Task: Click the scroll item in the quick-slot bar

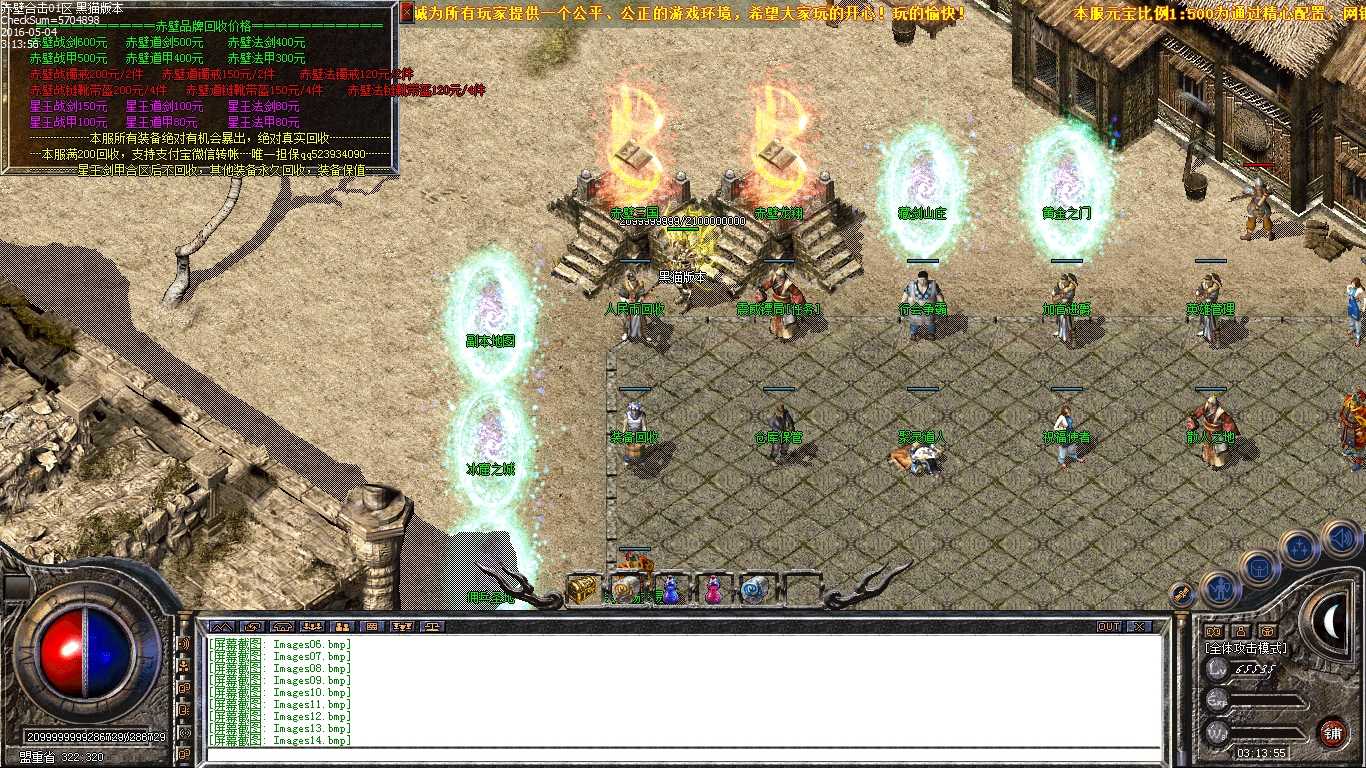Action: [754, 588]
